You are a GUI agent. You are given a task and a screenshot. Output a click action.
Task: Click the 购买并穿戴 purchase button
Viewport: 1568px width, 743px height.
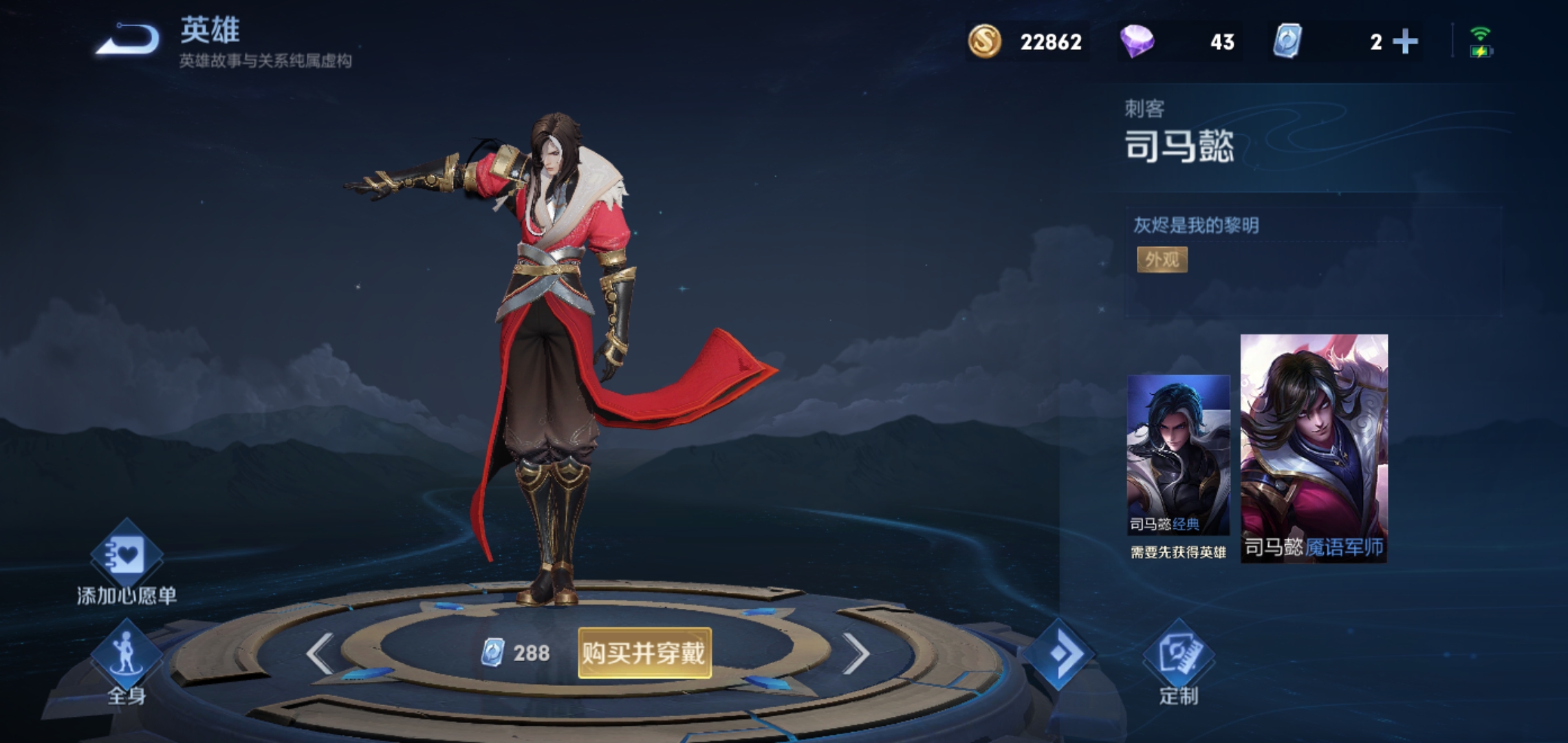644,653
